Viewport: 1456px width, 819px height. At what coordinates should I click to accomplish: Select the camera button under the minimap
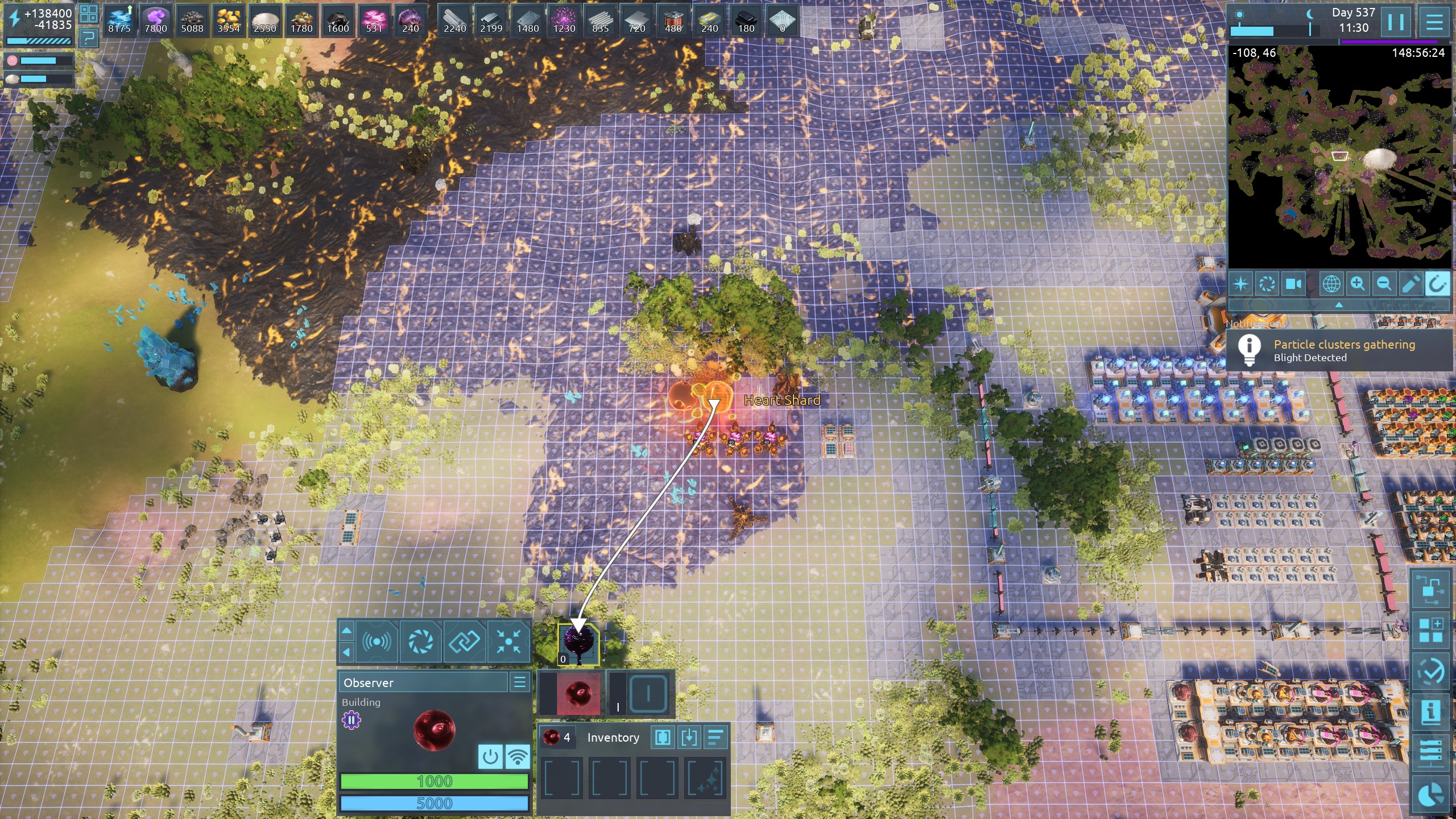tap(1294, 284)
